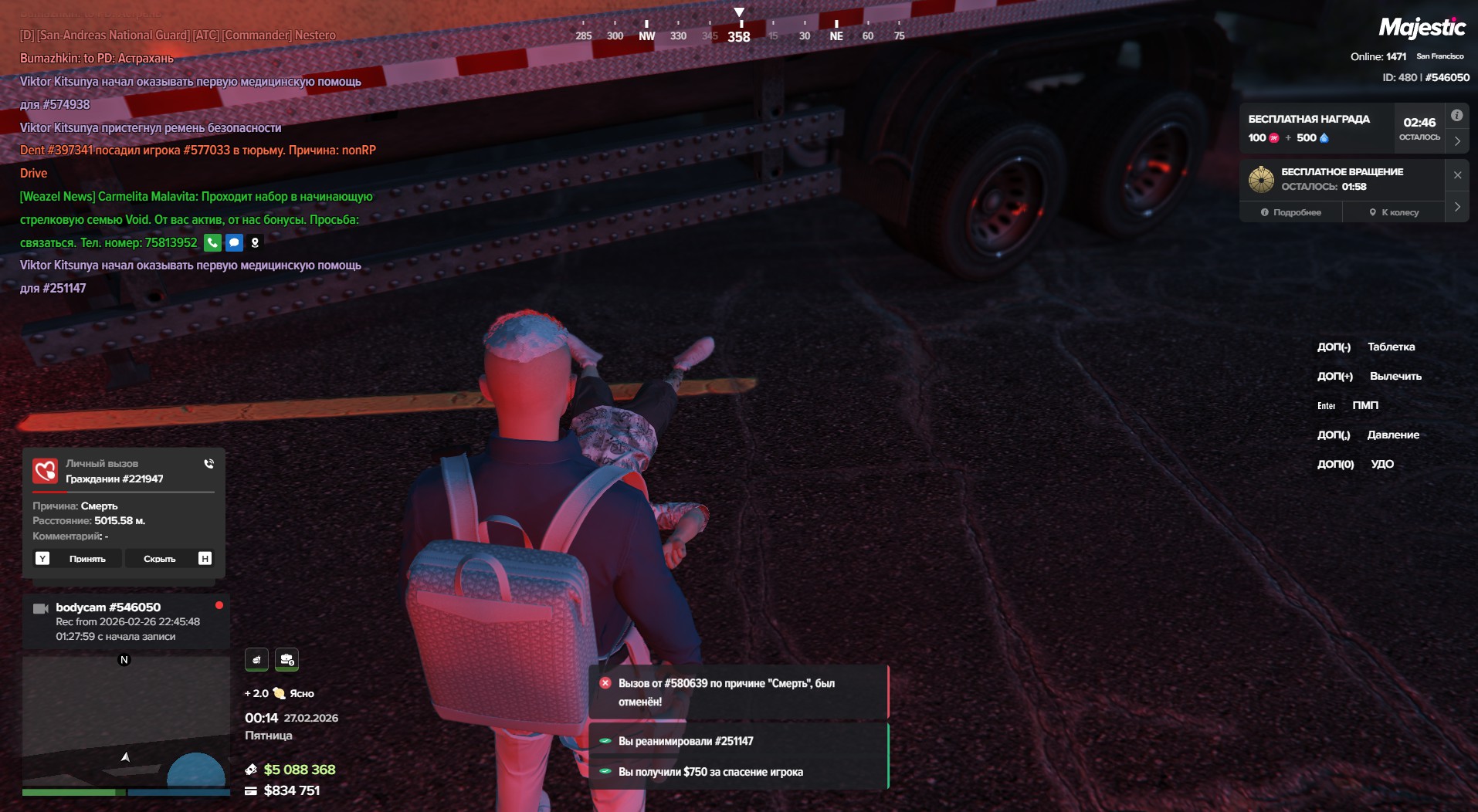
Task: Click the canceled call notification
Action: click(738, 692)
